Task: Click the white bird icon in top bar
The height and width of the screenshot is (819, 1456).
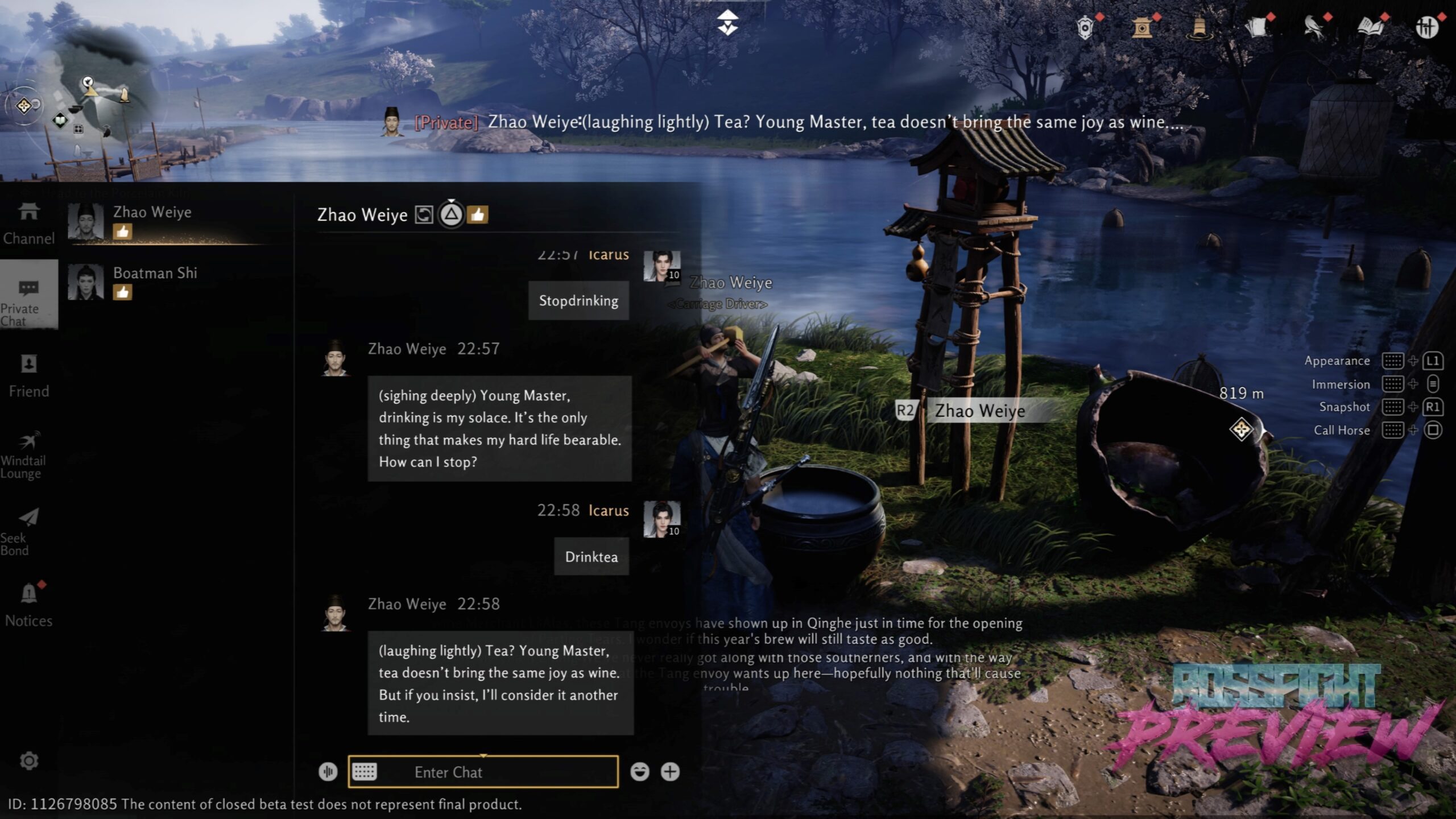Action: point(1314,27)
